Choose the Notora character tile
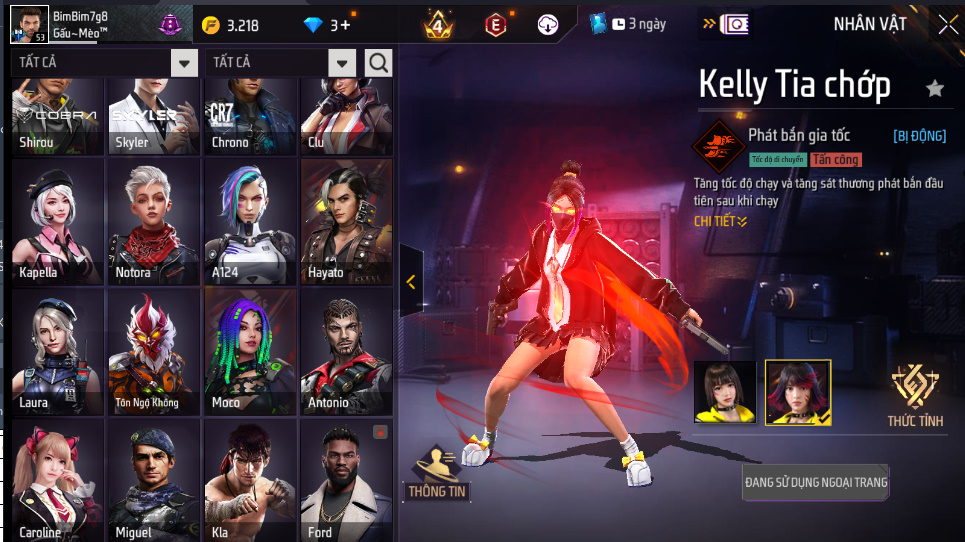The height and width of the screenshot is (542, 965). tap(154, 221)
